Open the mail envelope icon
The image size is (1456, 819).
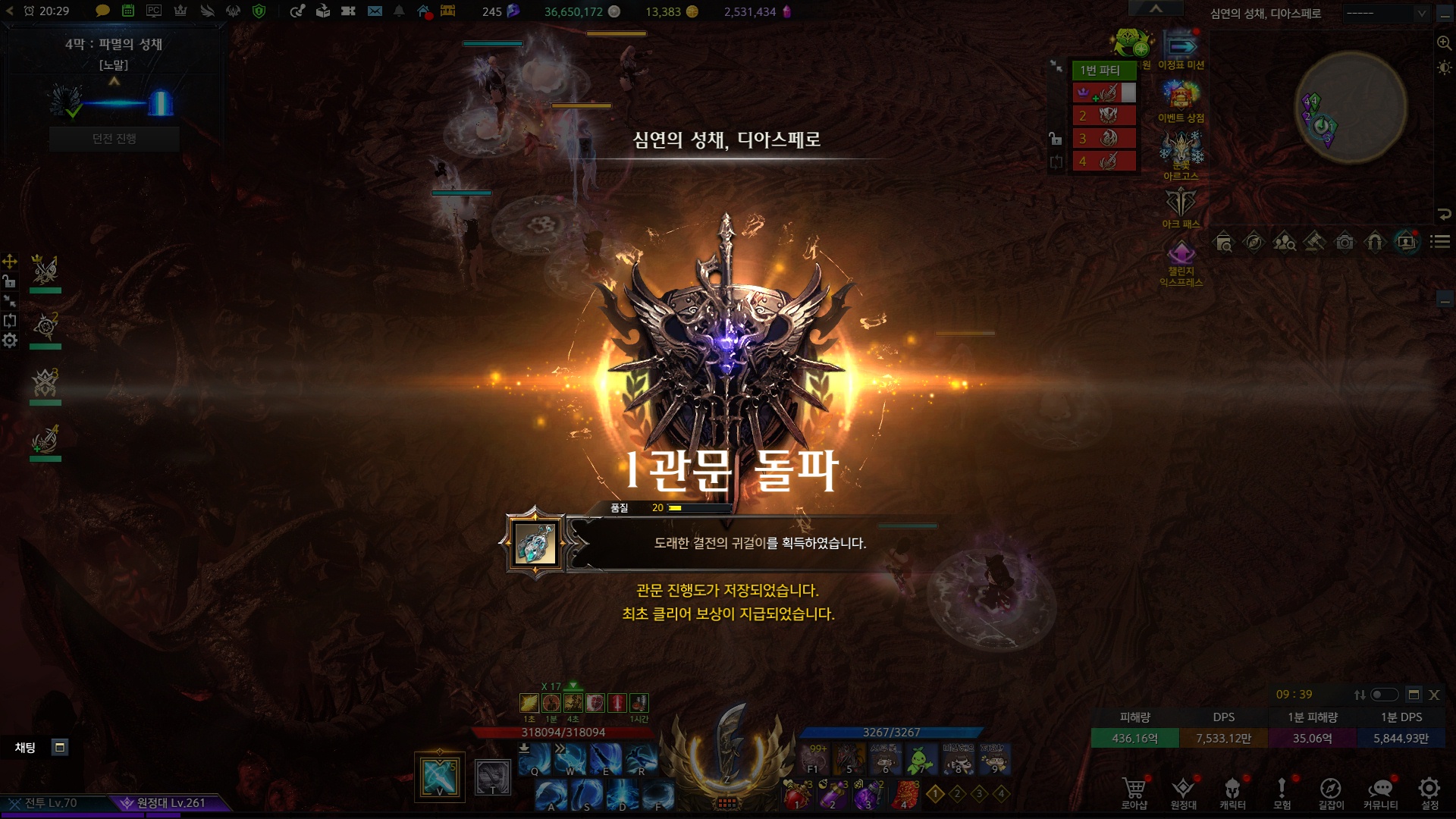[375, 11]
